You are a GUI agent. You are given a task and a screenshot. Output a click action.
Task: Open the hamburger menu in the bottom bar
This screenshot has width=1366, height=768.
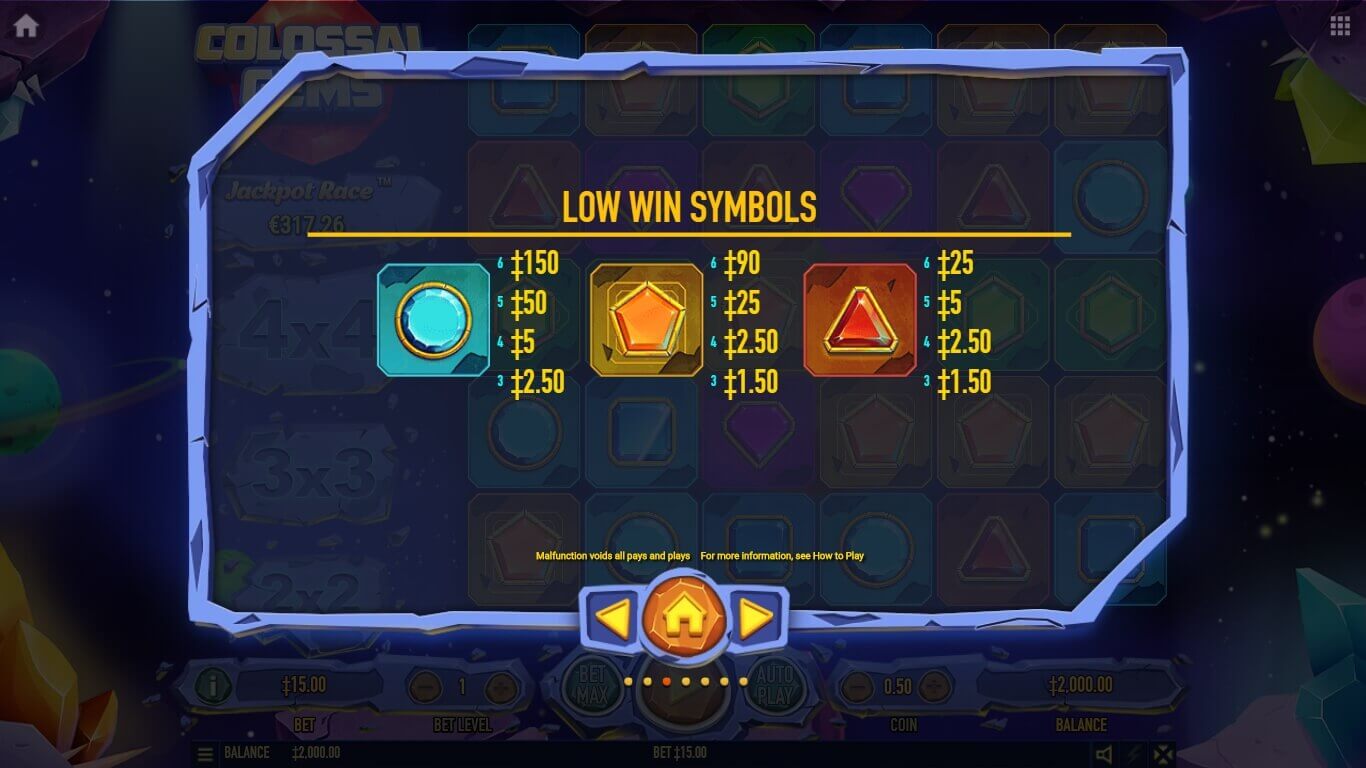tap(205, 754)
